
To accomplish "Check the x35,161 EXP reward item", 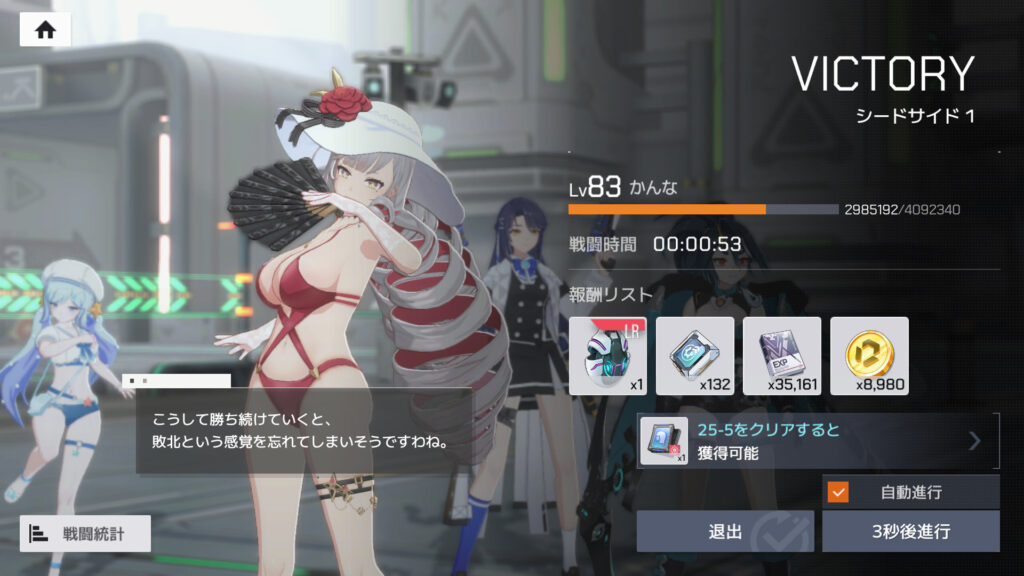I will (782, 355).
